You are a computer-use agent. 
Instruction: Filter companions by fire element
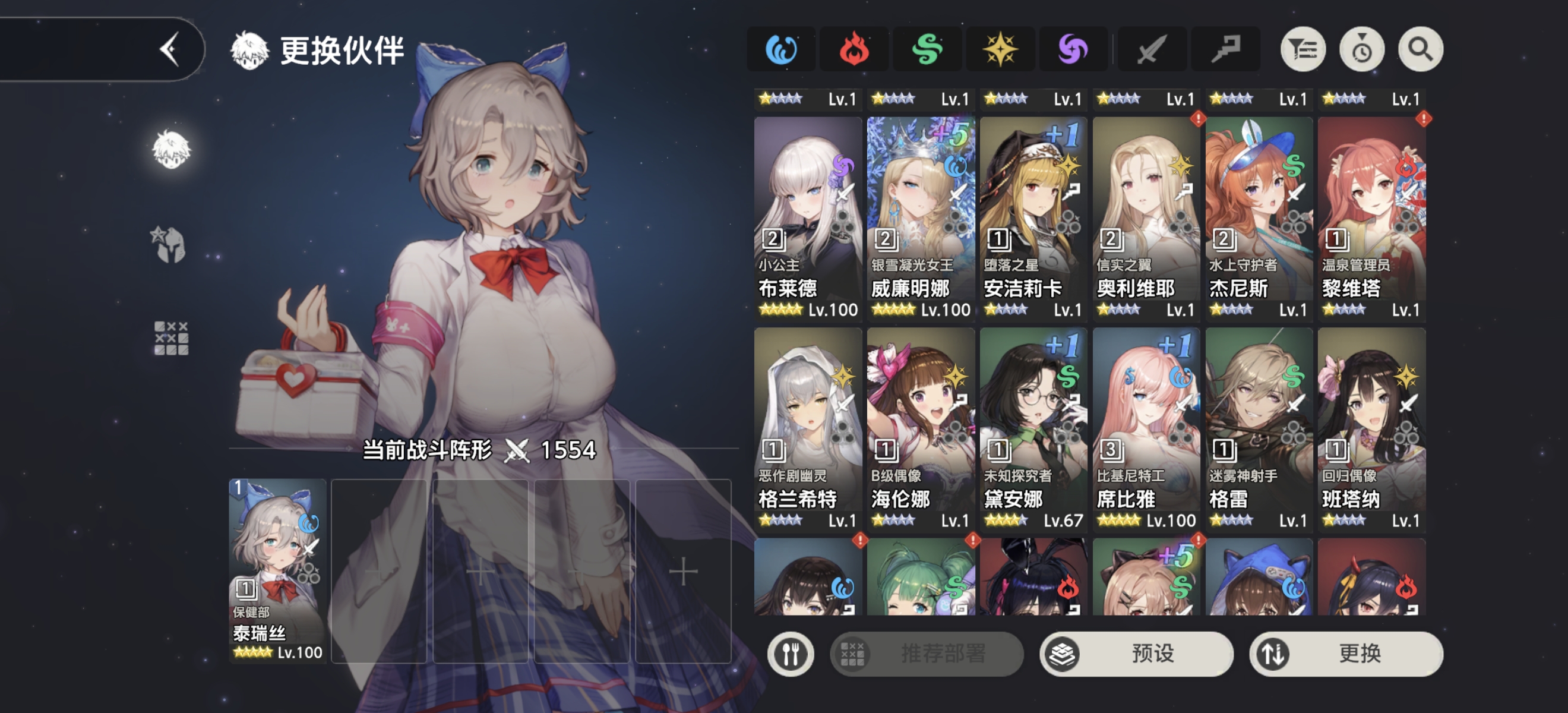[853, 49]
